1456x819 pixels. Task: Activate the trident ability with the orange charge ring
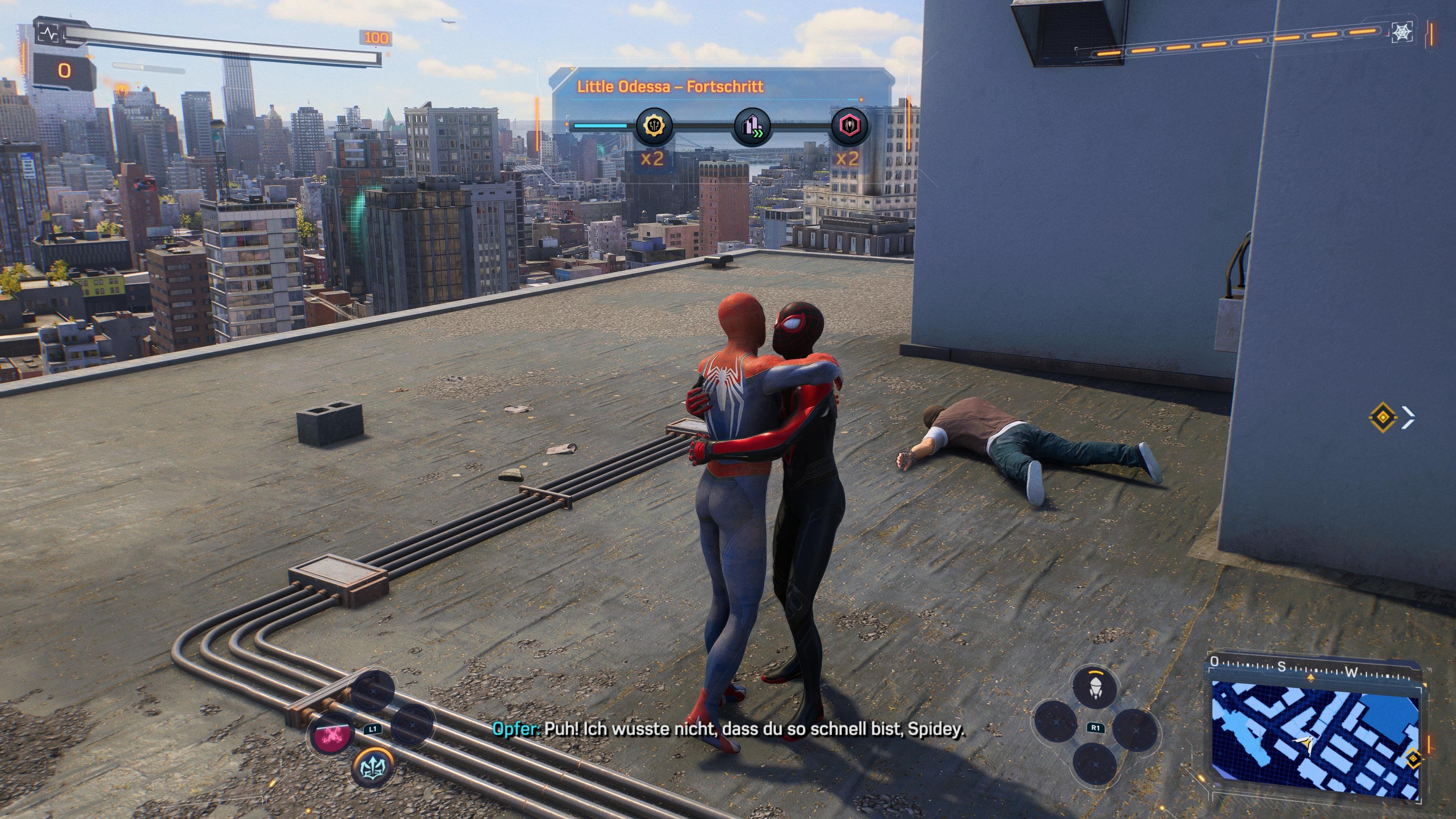click(x=372, y=767)
